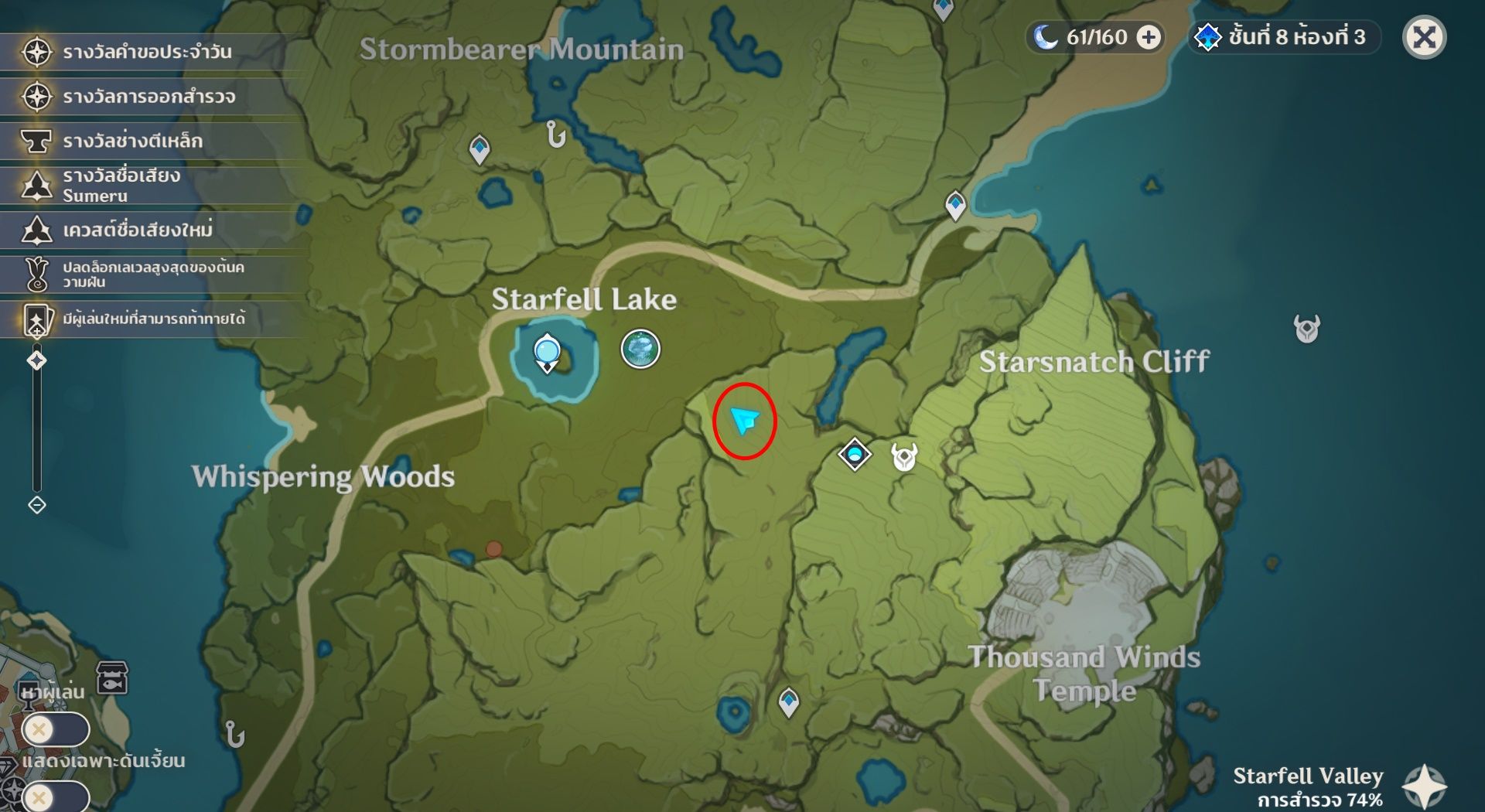Open the domain pin near Starsnatch Cliff

tap(853, 455)
